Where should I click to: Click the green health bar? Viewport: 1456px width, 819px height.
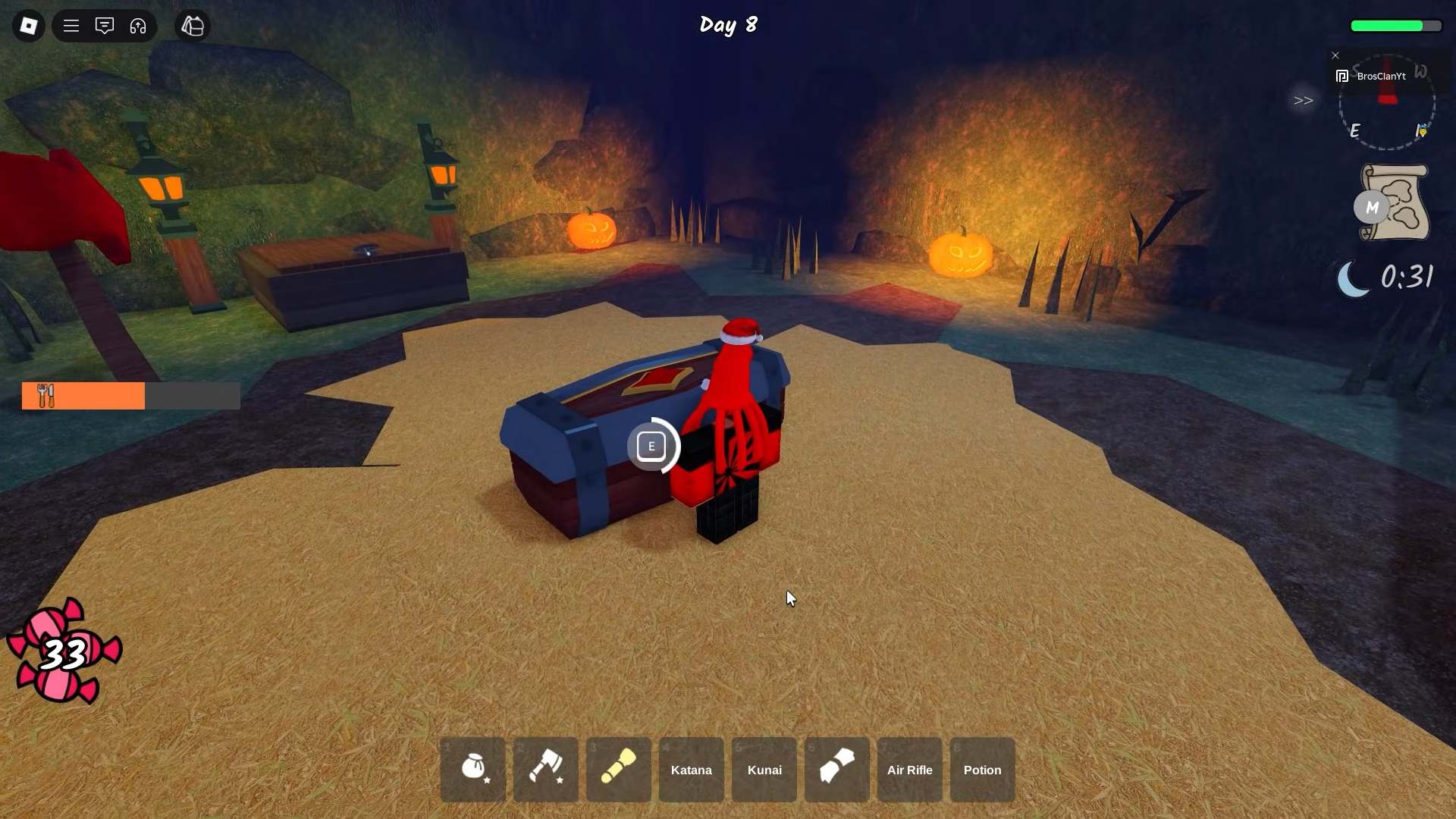click(x=1395, y=26)
